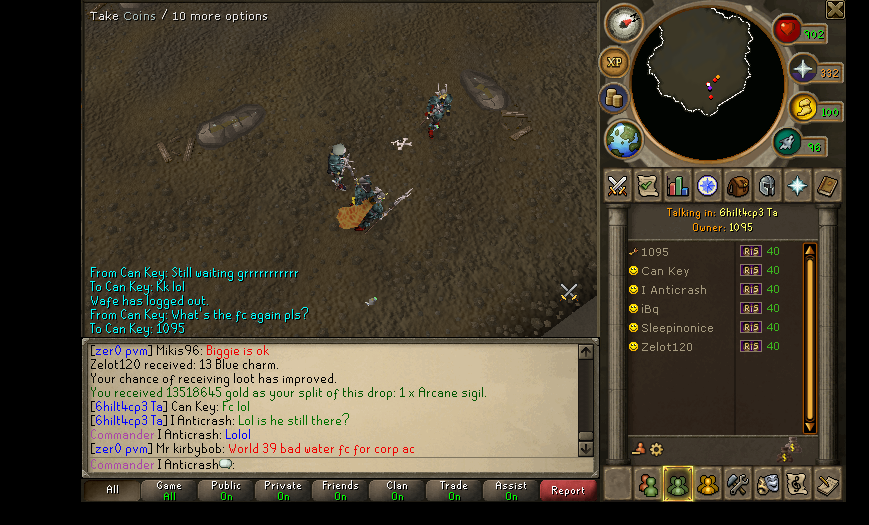Show the worn equipment helmet tab
The image size is (869, 525).
(x=767, y=186)
